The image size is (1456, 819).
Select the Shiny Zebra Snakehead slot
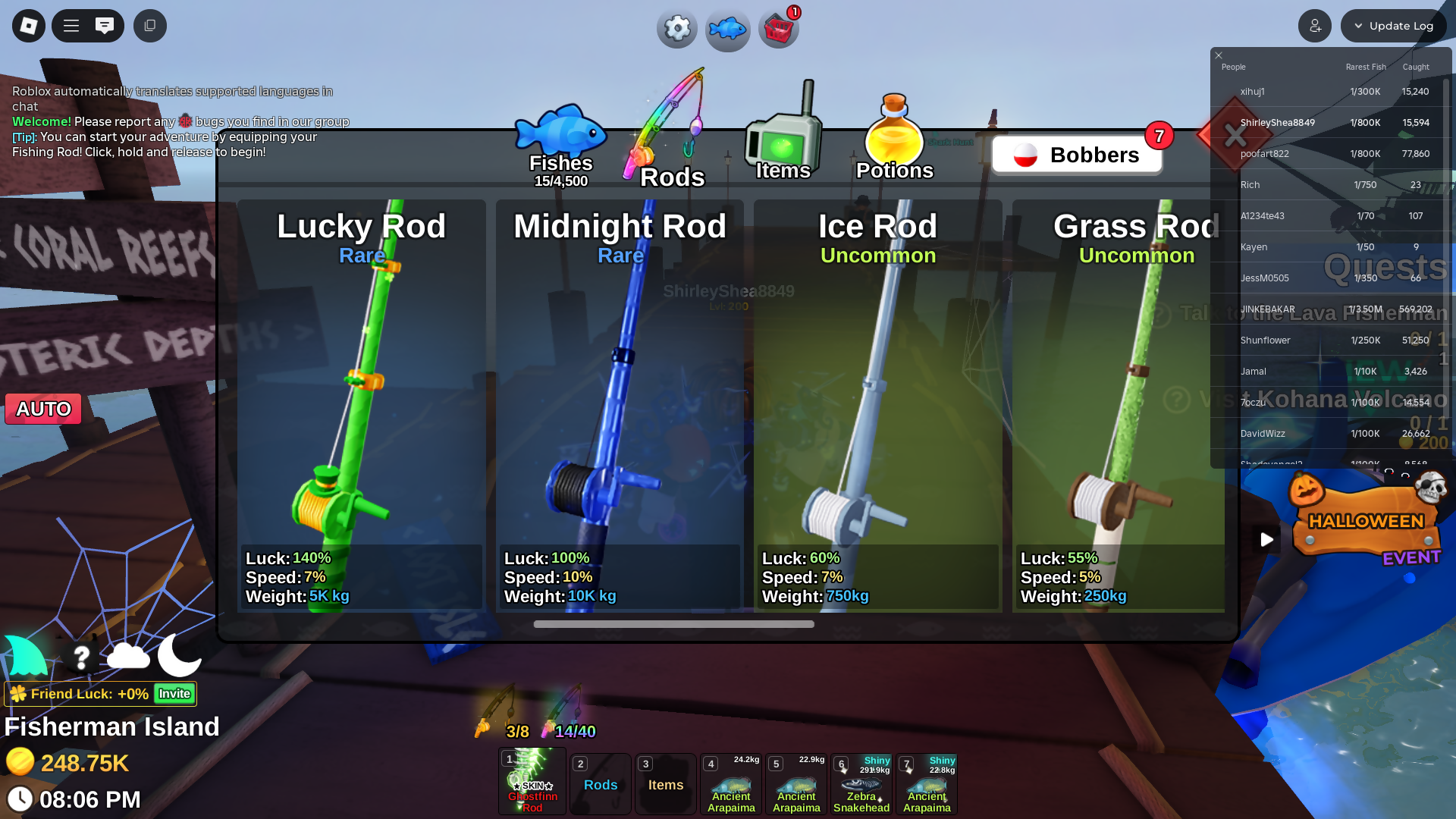[x=861, y=784]
